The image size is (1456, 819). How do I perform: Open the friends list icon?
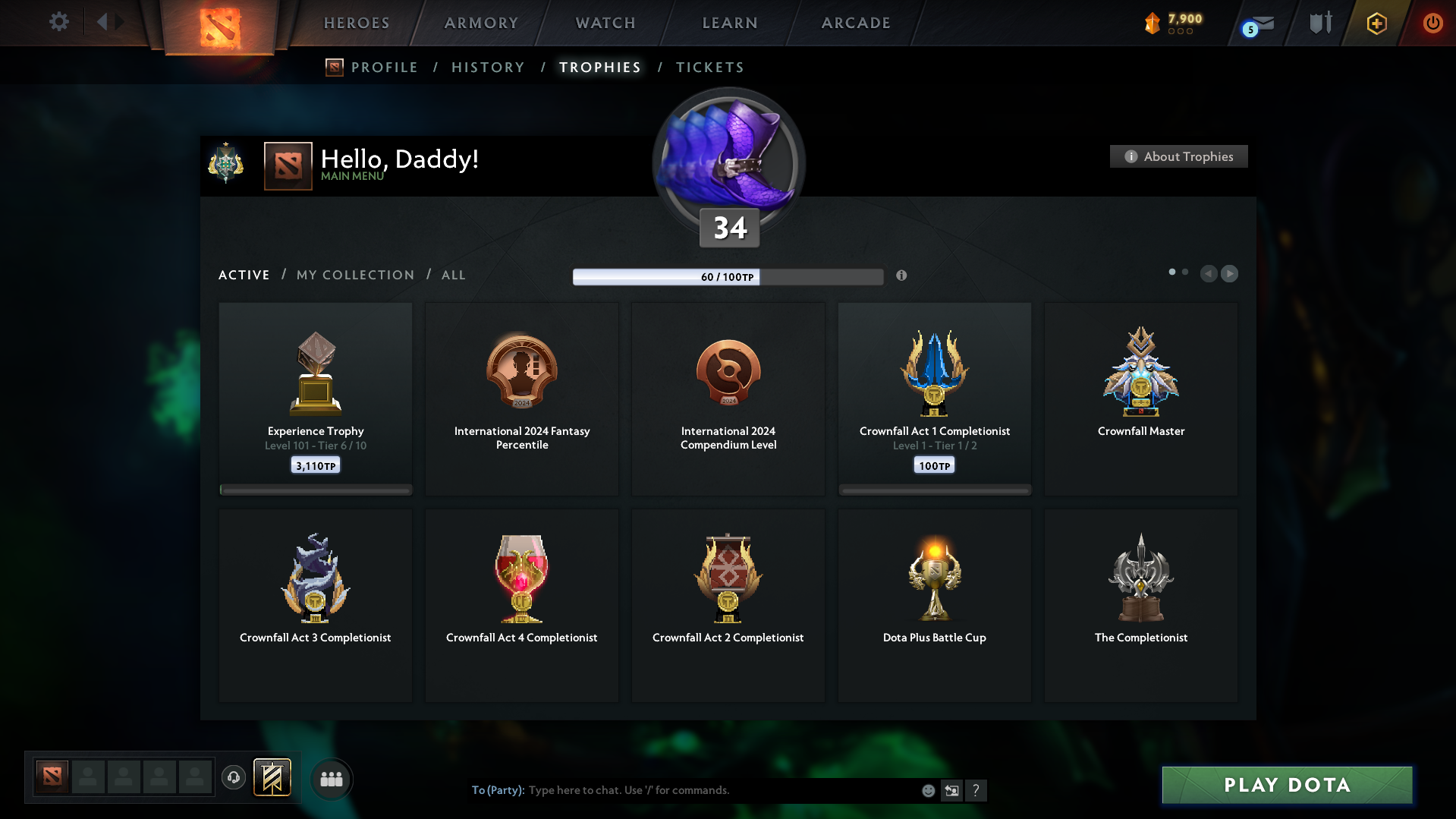[332, 779]
